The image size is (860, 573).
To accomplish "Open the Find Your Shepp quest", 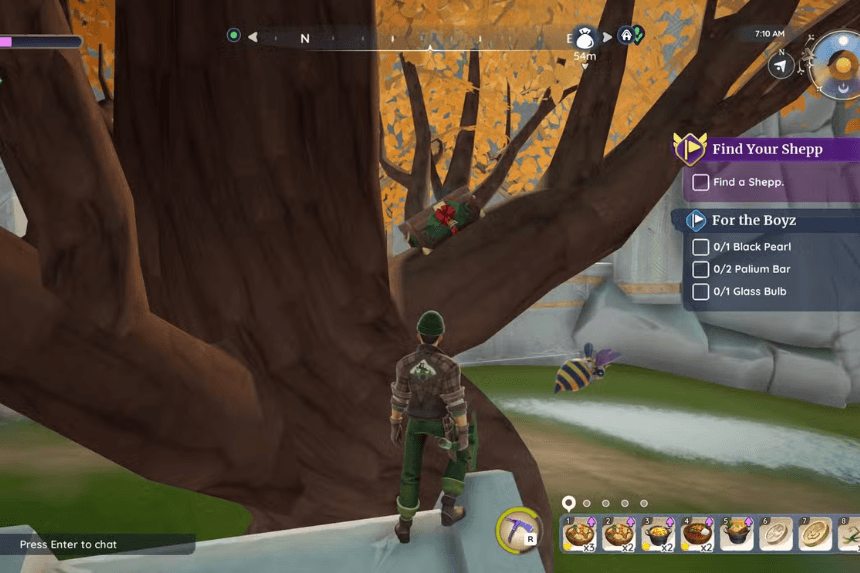I will (x=766, y=149).
